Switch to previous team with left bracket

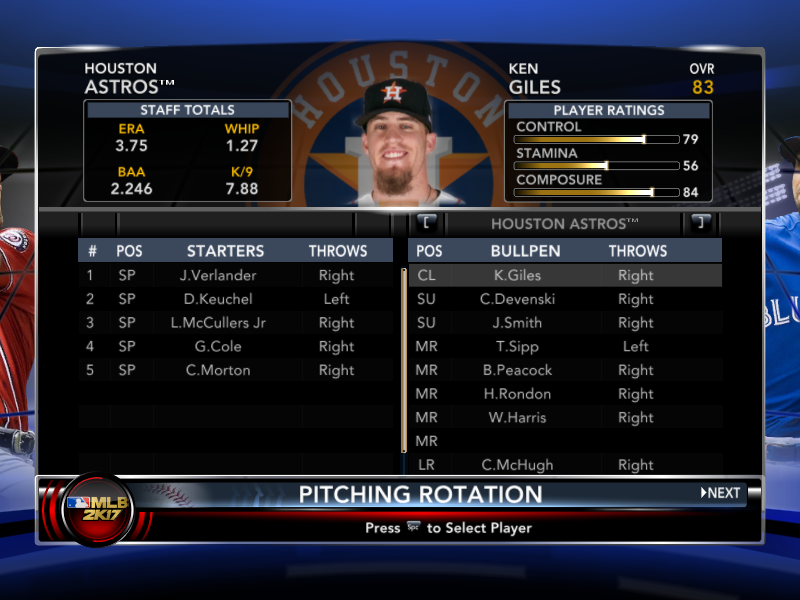(425, 223)
